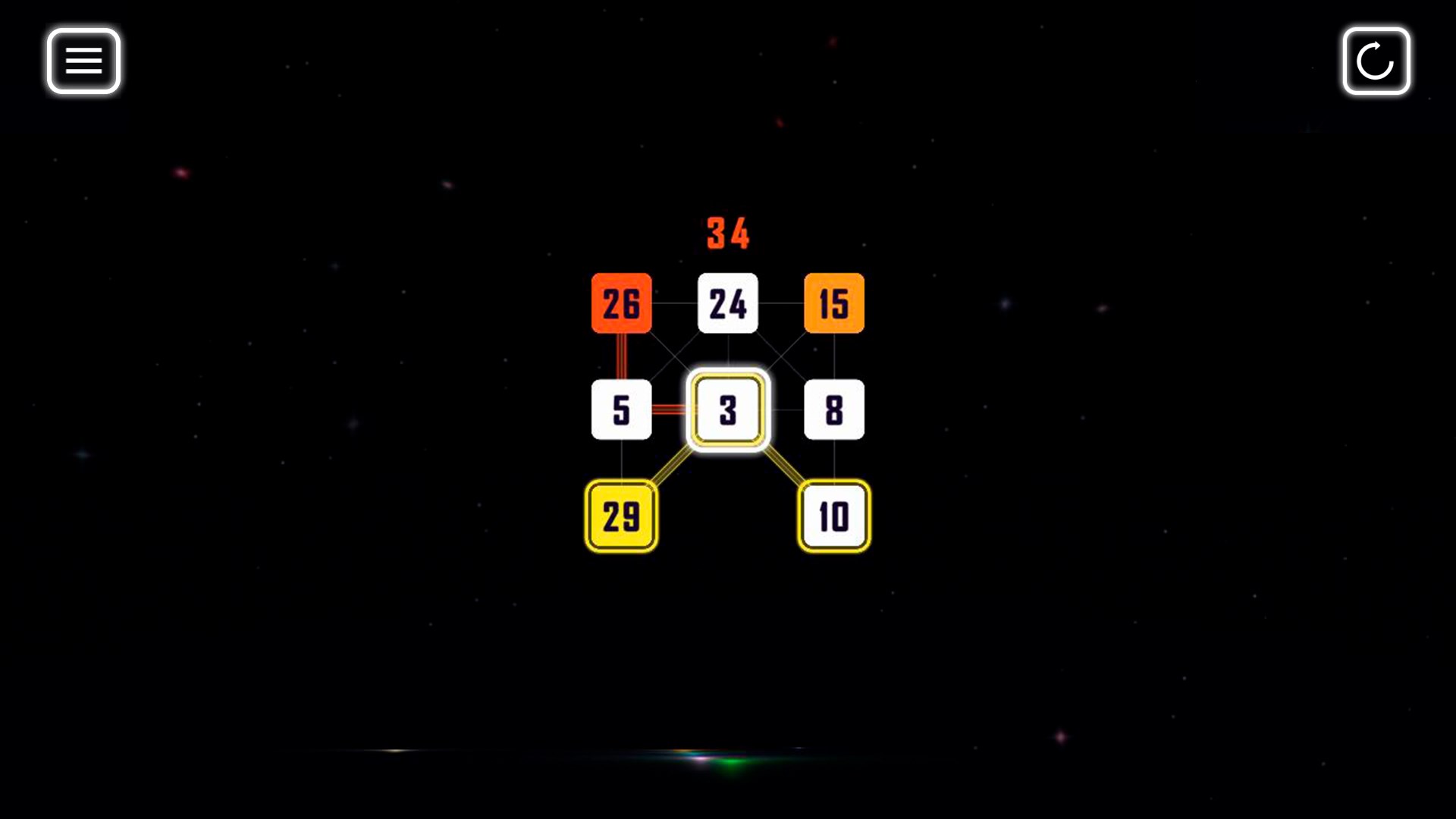Select the orange tile numbered 15

(x=833, y=303)
